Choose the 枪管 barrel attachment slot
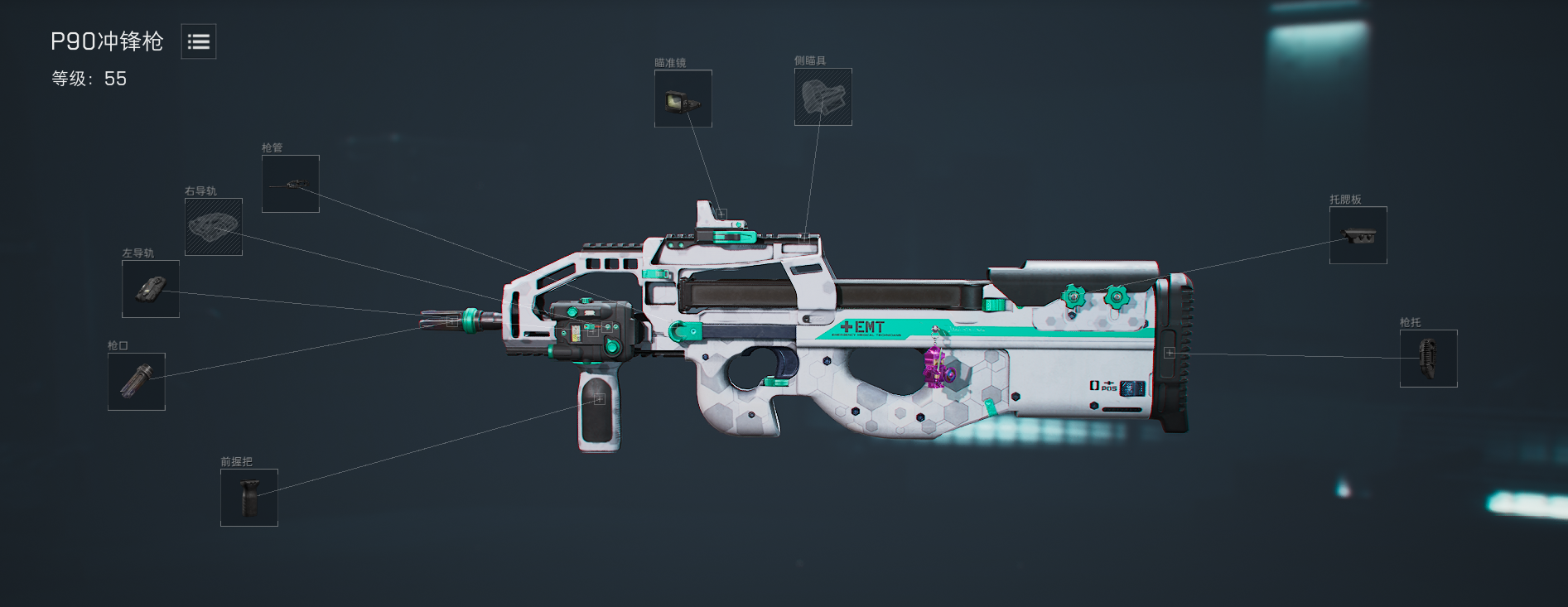The image size is (1568, 607). [x=290, y=184]
